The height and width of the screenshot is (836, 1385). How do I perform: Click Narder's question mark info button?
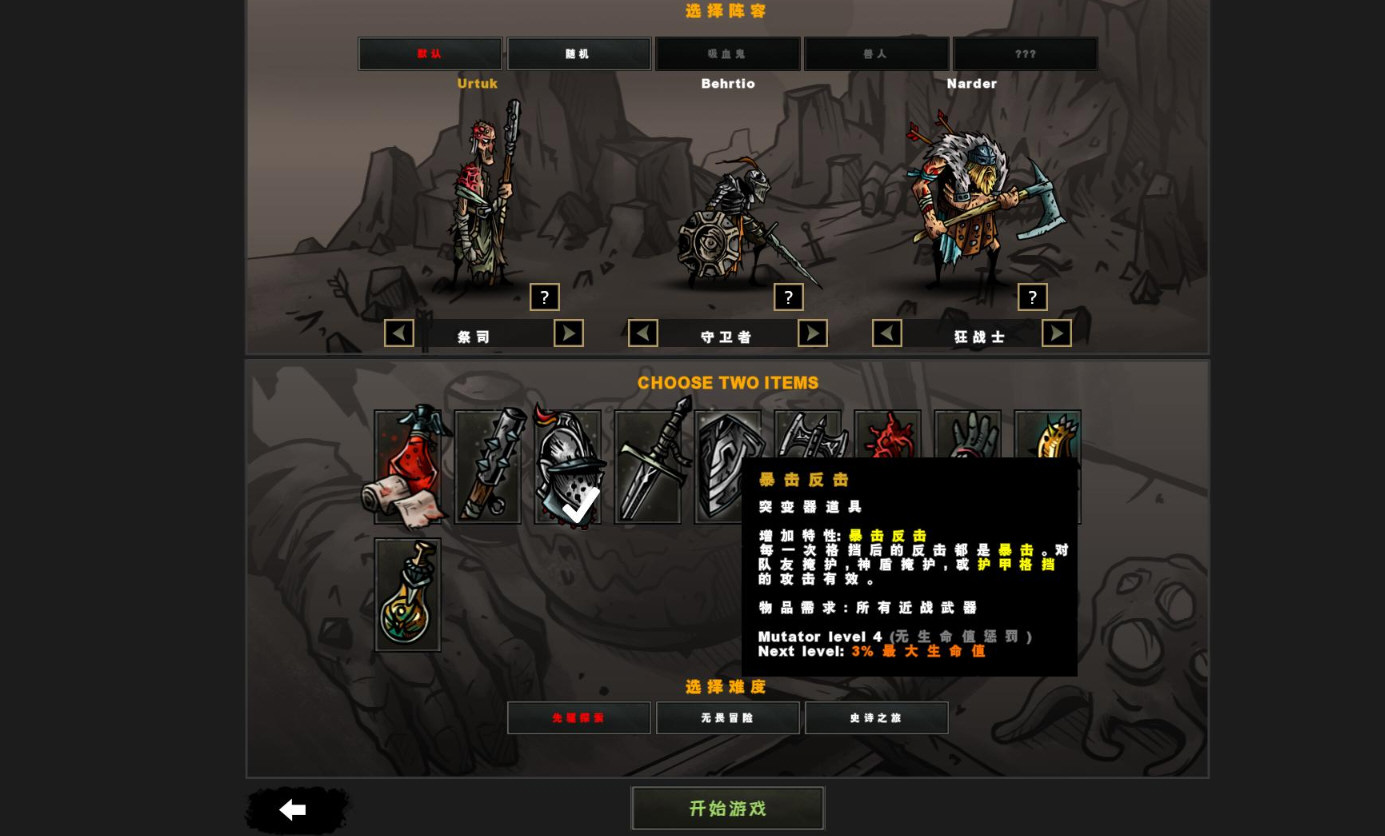1032,297
